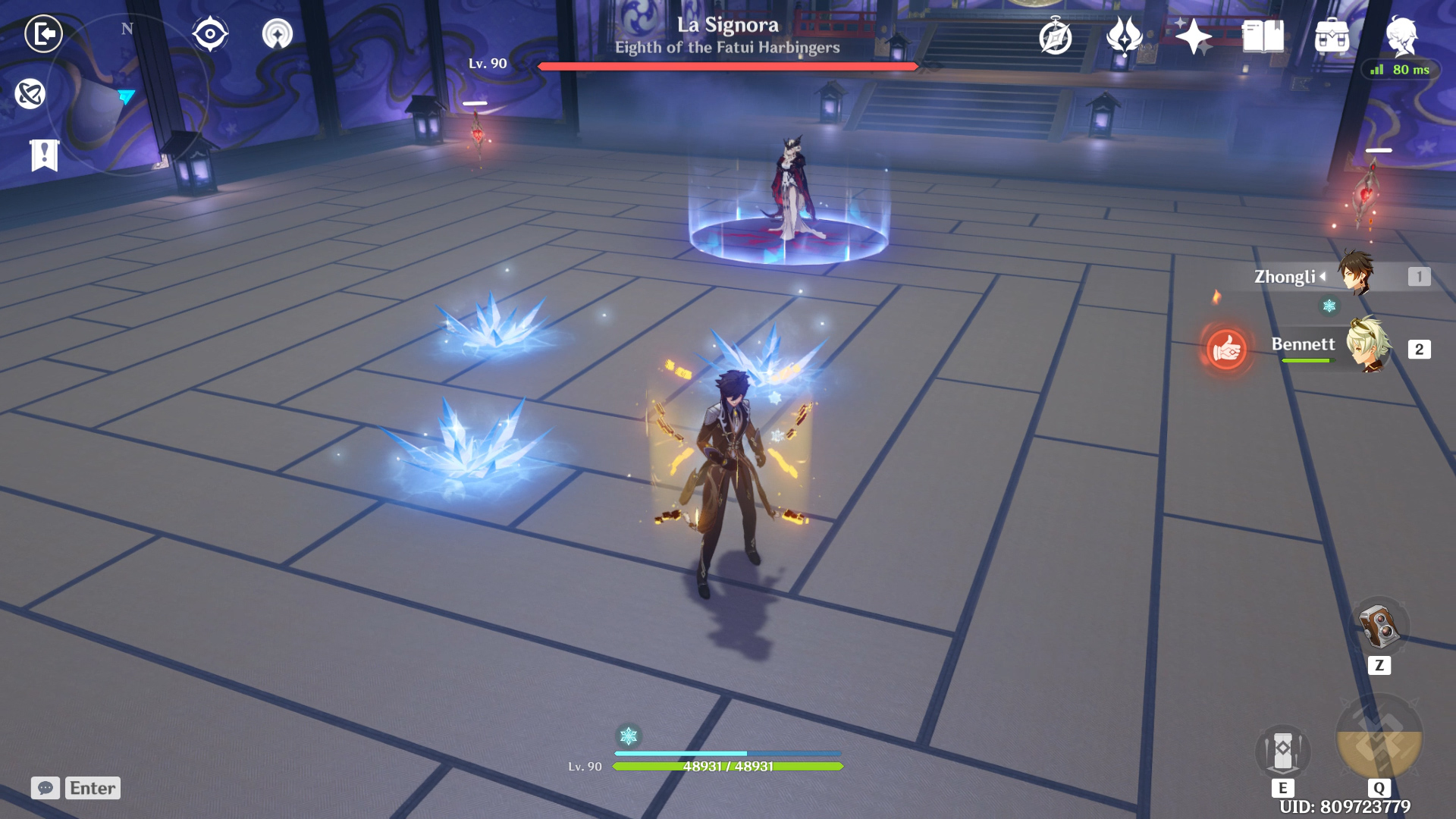
Task: Open the Adventurer Handbook book icon
Action: pos(1263,36)
